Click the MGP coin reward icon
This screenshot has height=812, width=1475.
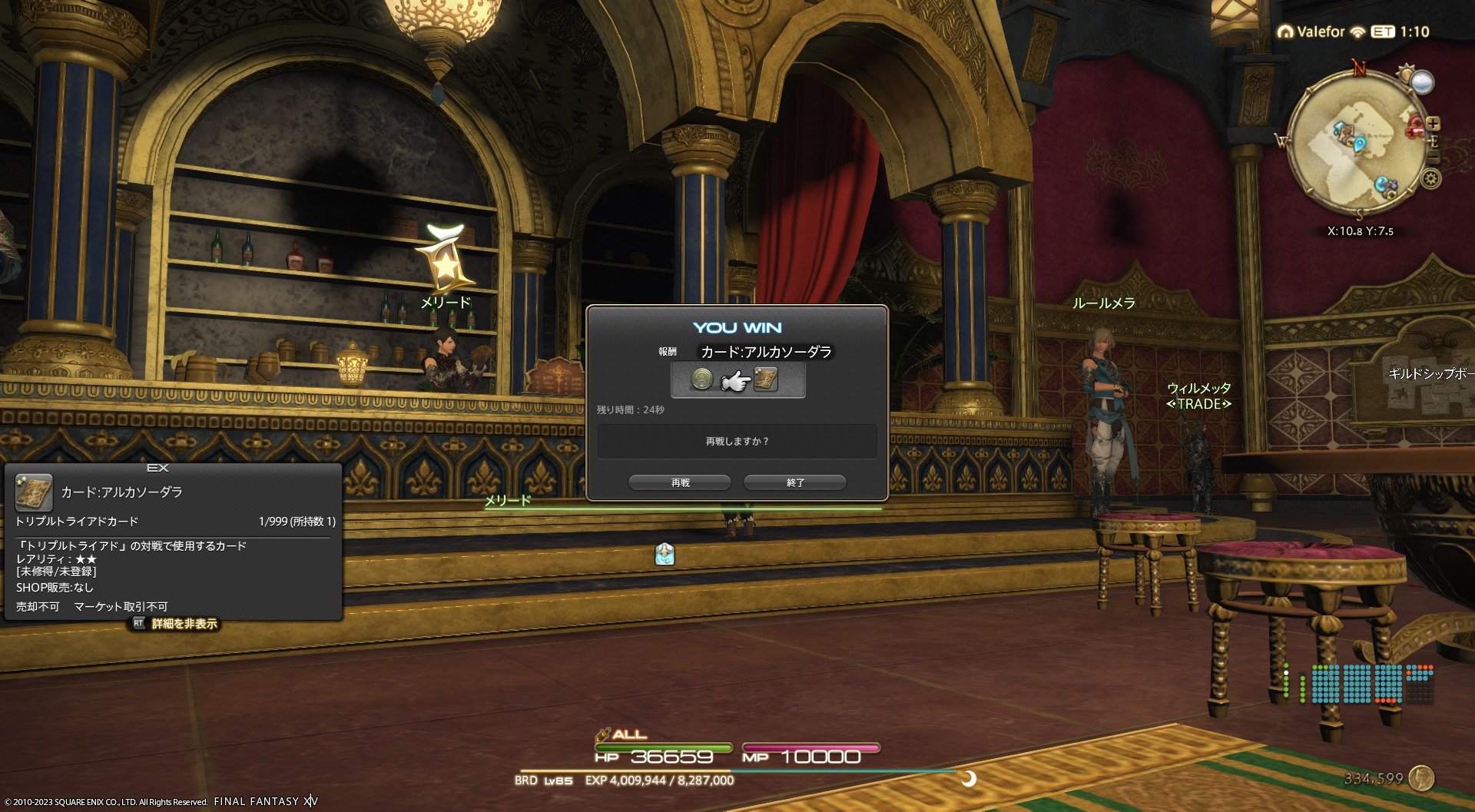701,379
